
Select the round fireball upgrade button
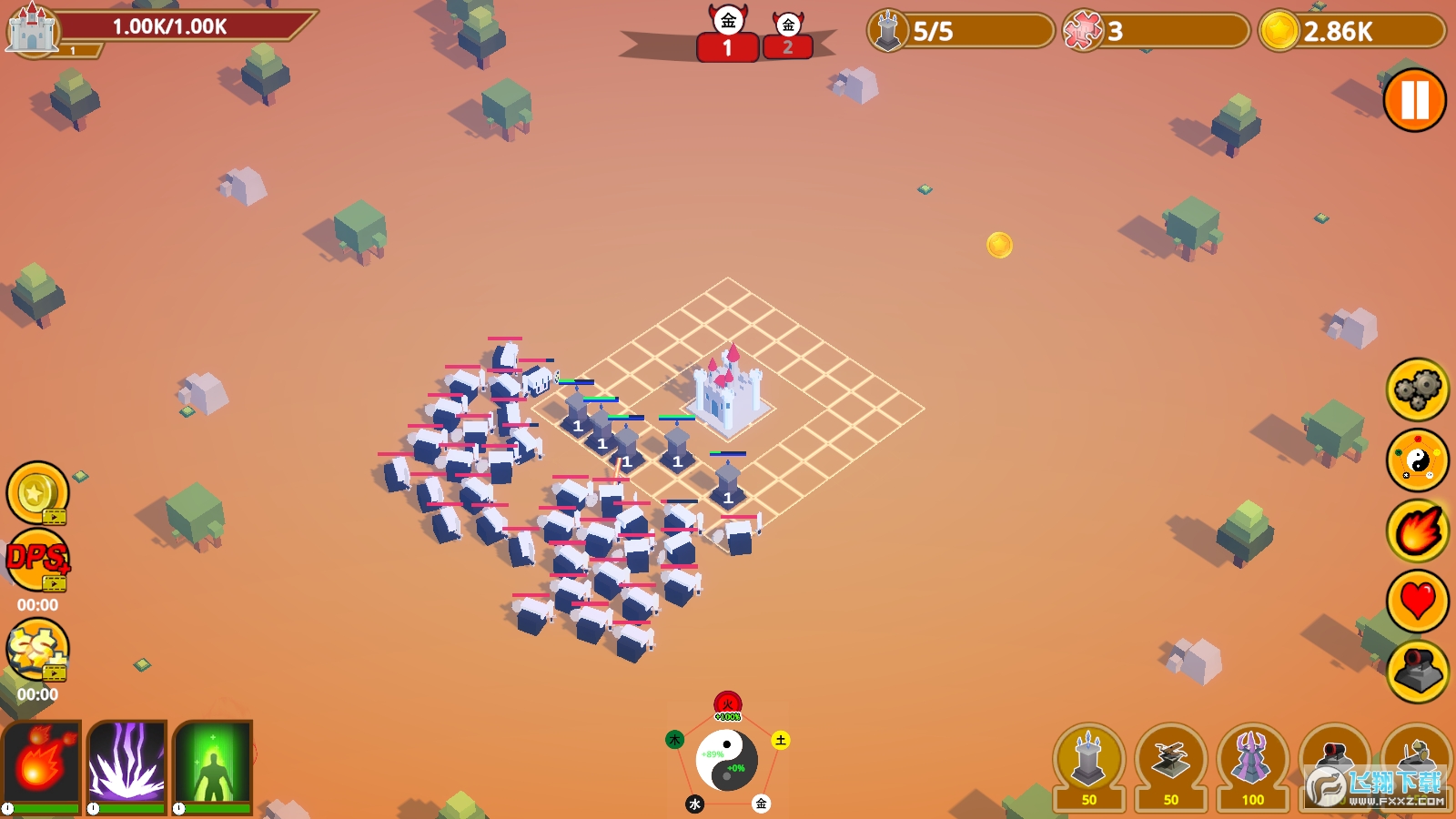pos(1417,531)
